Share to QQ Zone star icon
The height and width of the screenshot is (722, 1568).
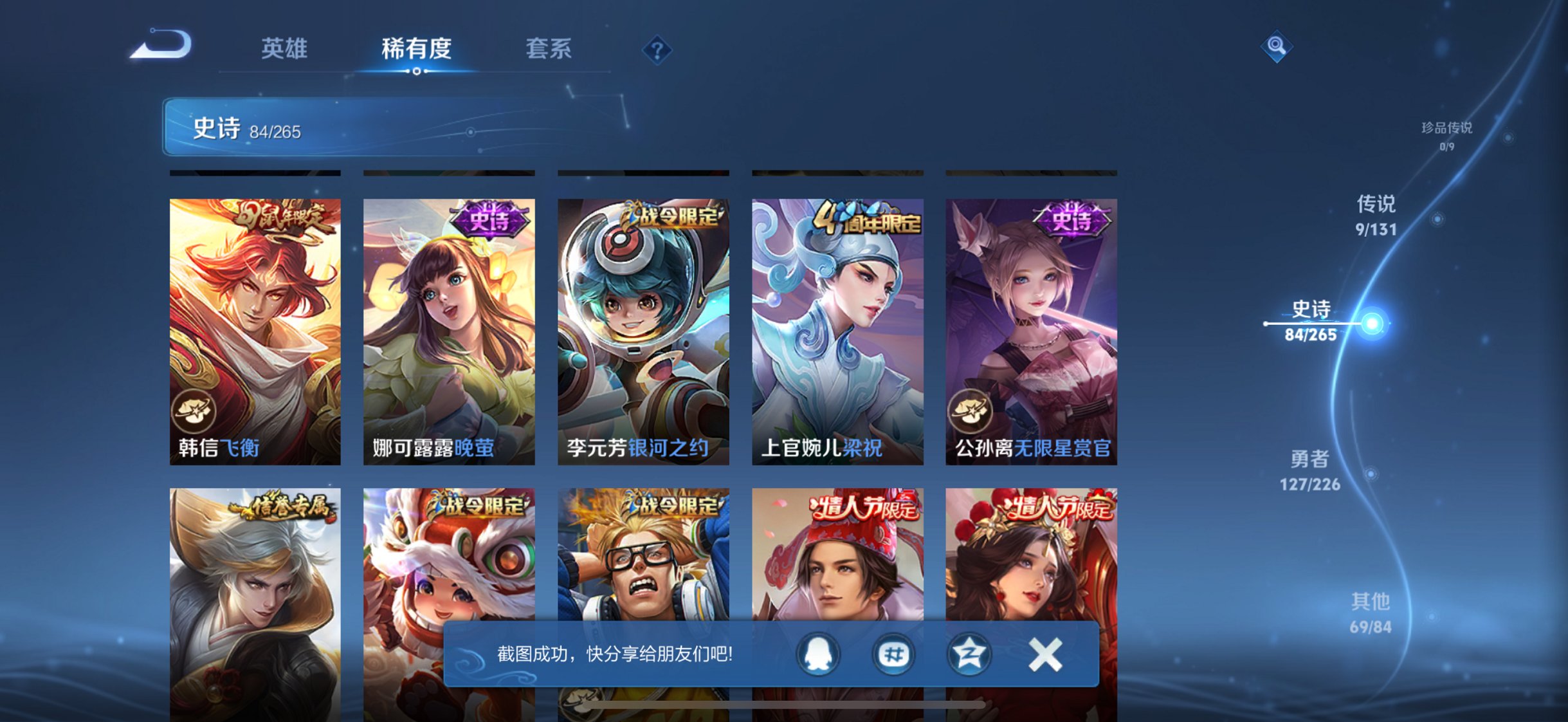point(971,653)
